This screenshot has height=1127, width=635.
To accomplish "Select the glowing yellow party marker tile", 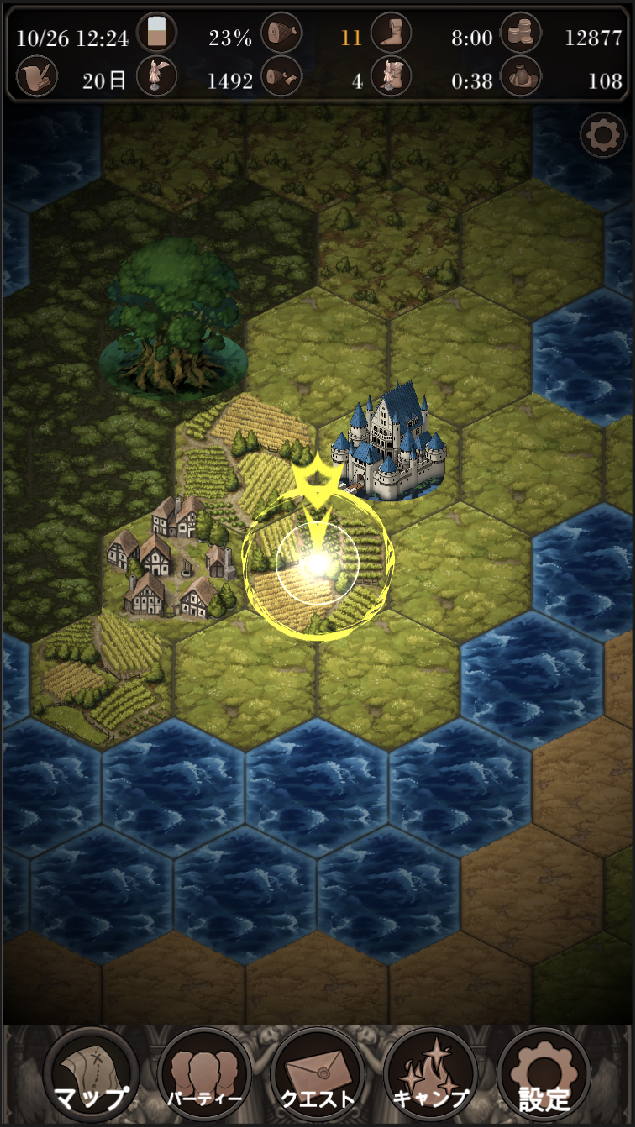I will (317, 564).
